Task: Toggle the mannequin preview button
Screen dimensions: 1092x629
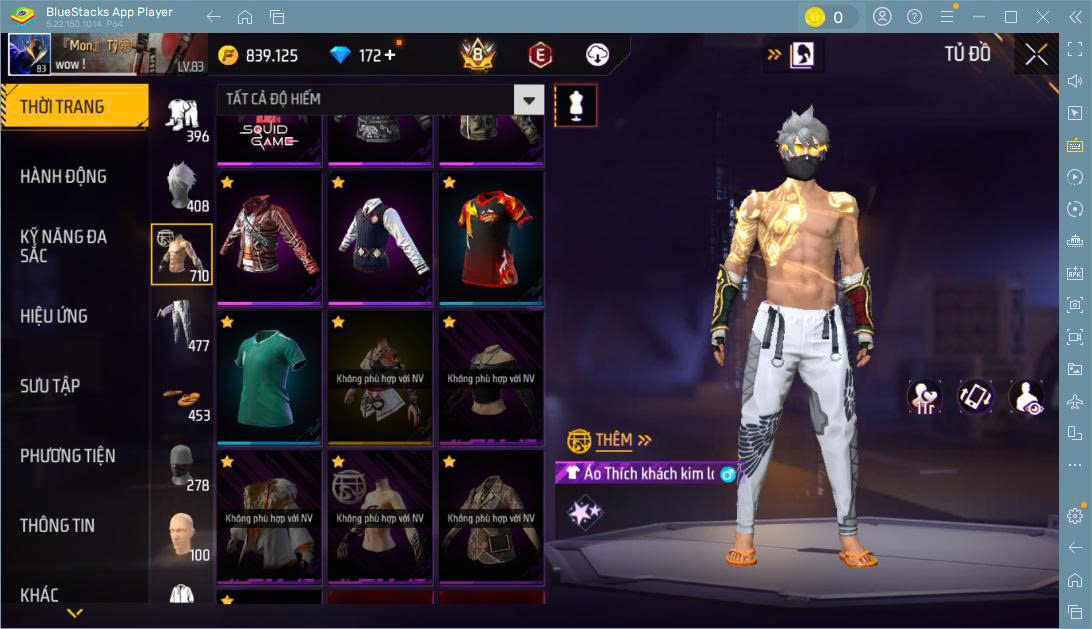Action: point(575,104)
